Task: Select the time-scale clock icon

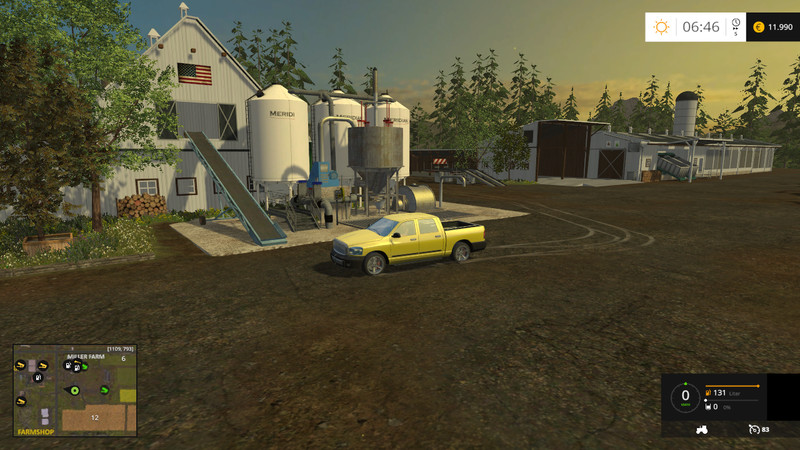Action: (x=735, y=23)
